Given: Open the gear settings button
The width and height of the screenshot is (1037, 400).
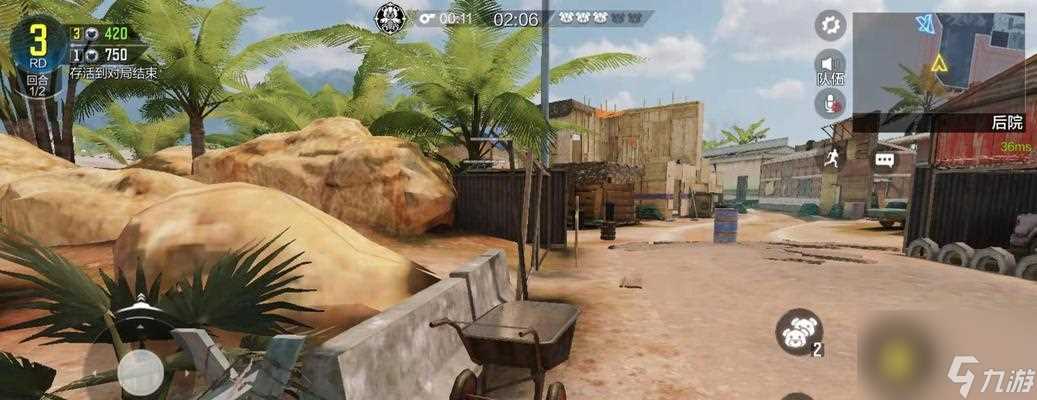Looking at the screenshot, I should point(830,25).
